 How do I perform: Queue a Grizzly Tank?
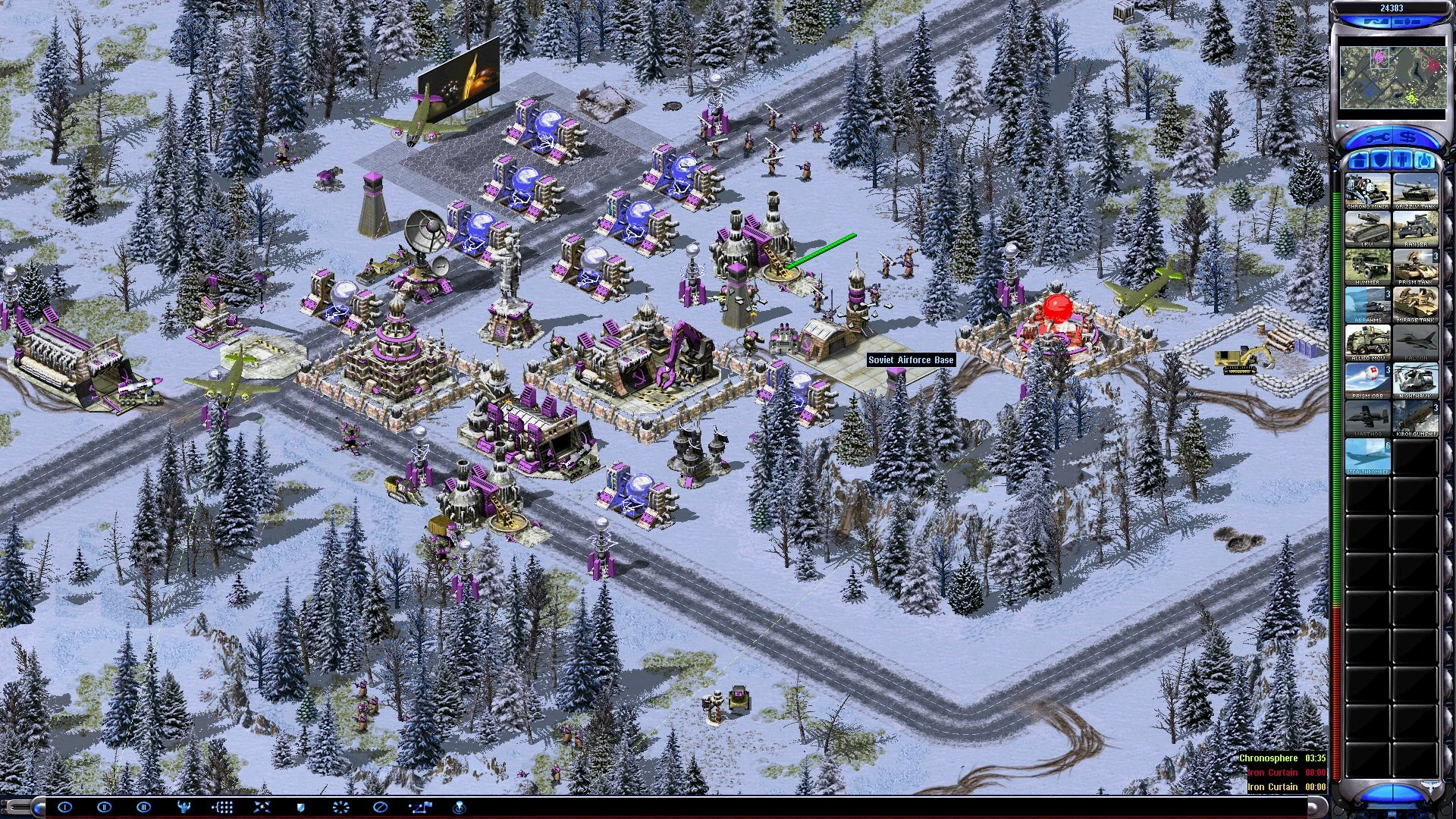click(x=1415, y=192)
